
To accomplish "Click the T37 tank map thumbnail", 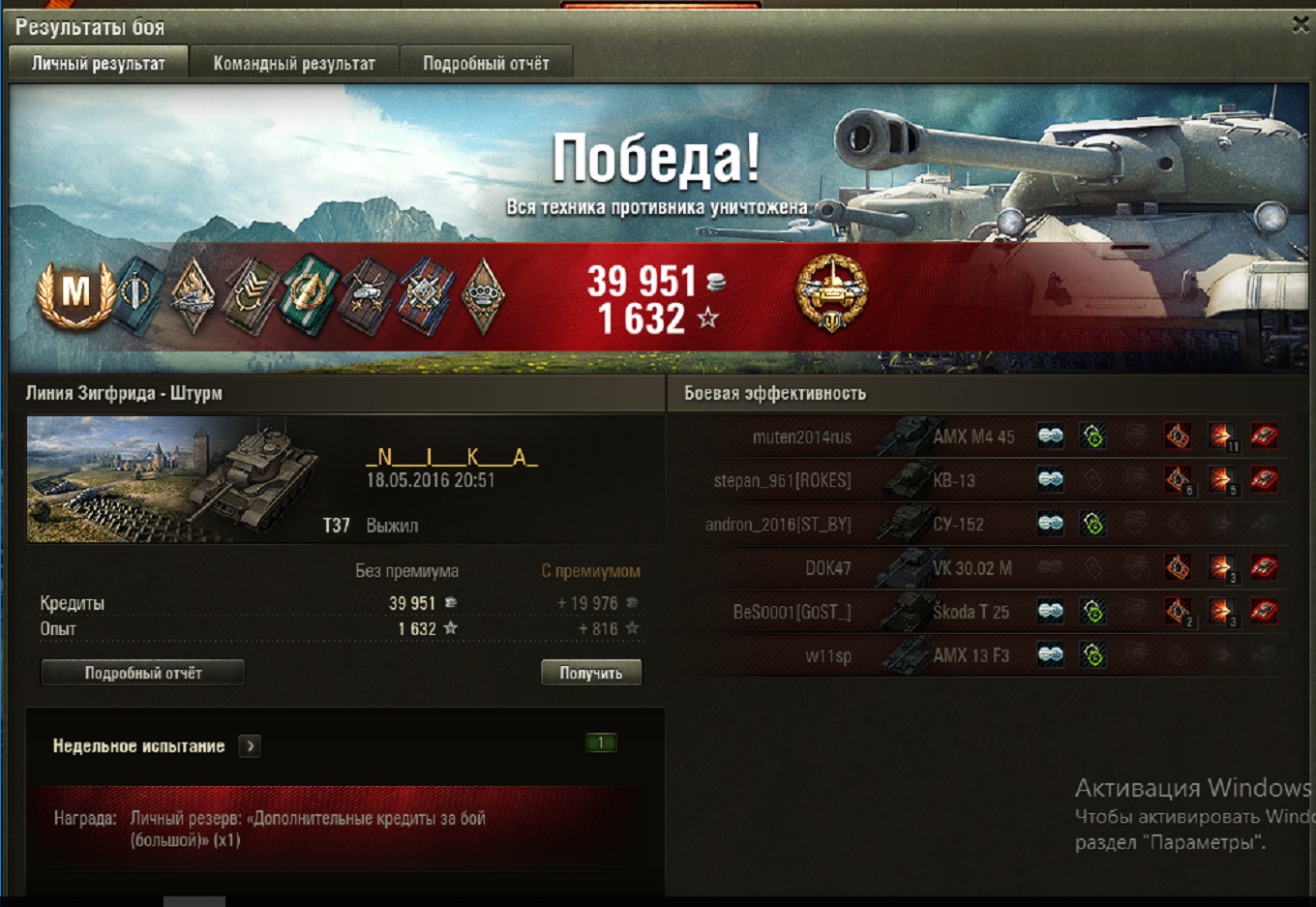I will coord(174,480).
